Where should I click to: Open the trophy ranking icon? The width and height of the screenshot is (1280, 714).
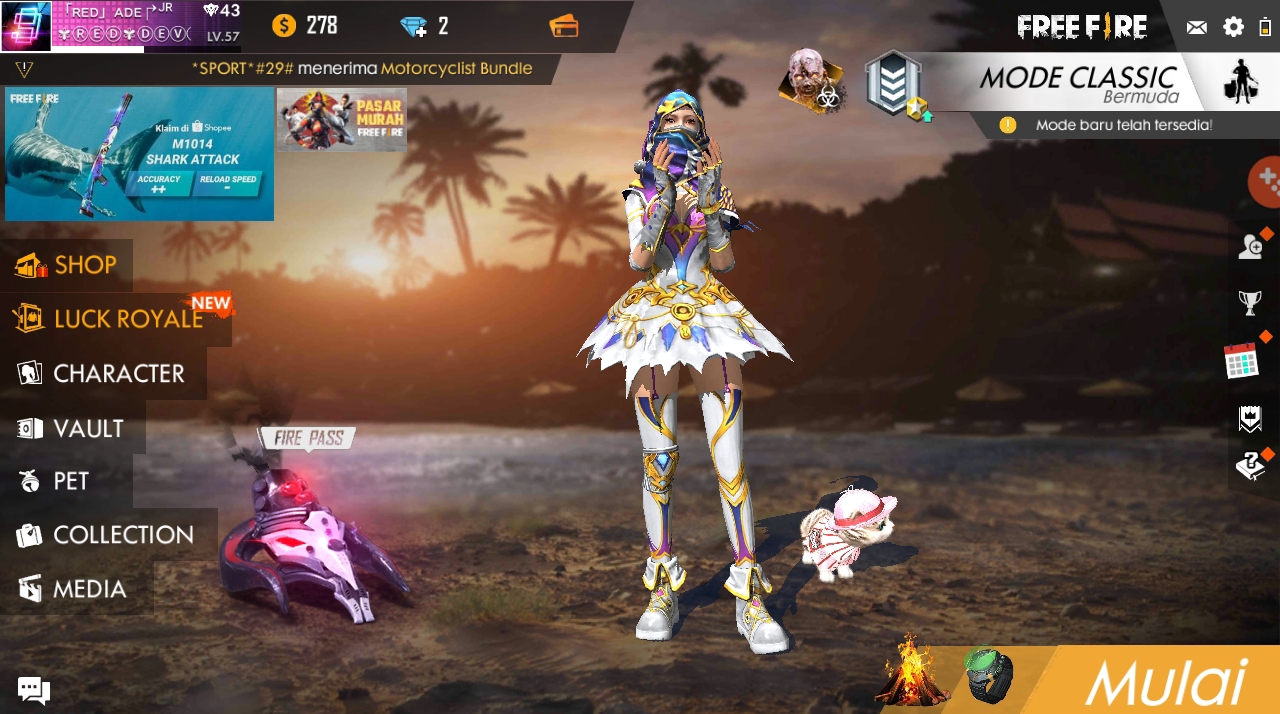[x=1250, y=301]
